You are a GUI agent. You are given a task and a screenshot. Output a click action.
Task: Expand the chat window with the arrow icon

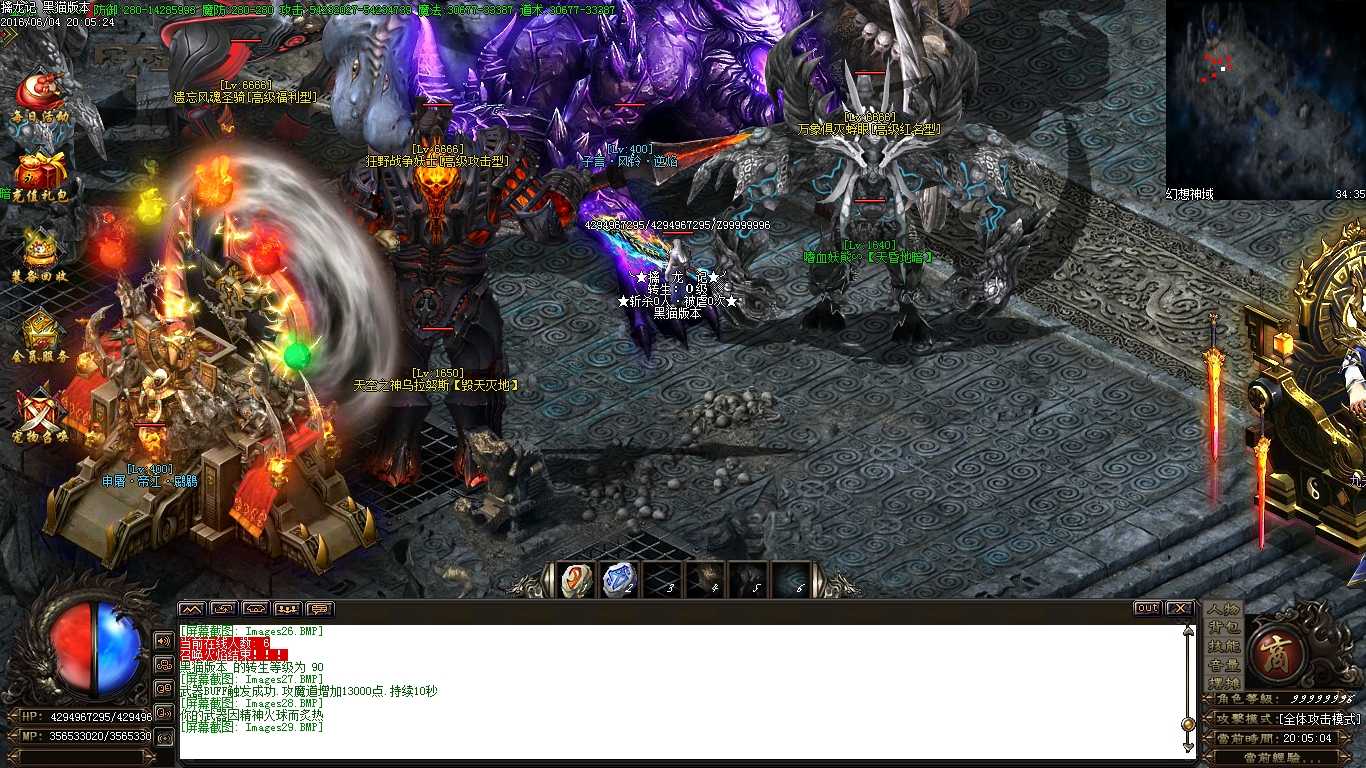coord(190,607)
